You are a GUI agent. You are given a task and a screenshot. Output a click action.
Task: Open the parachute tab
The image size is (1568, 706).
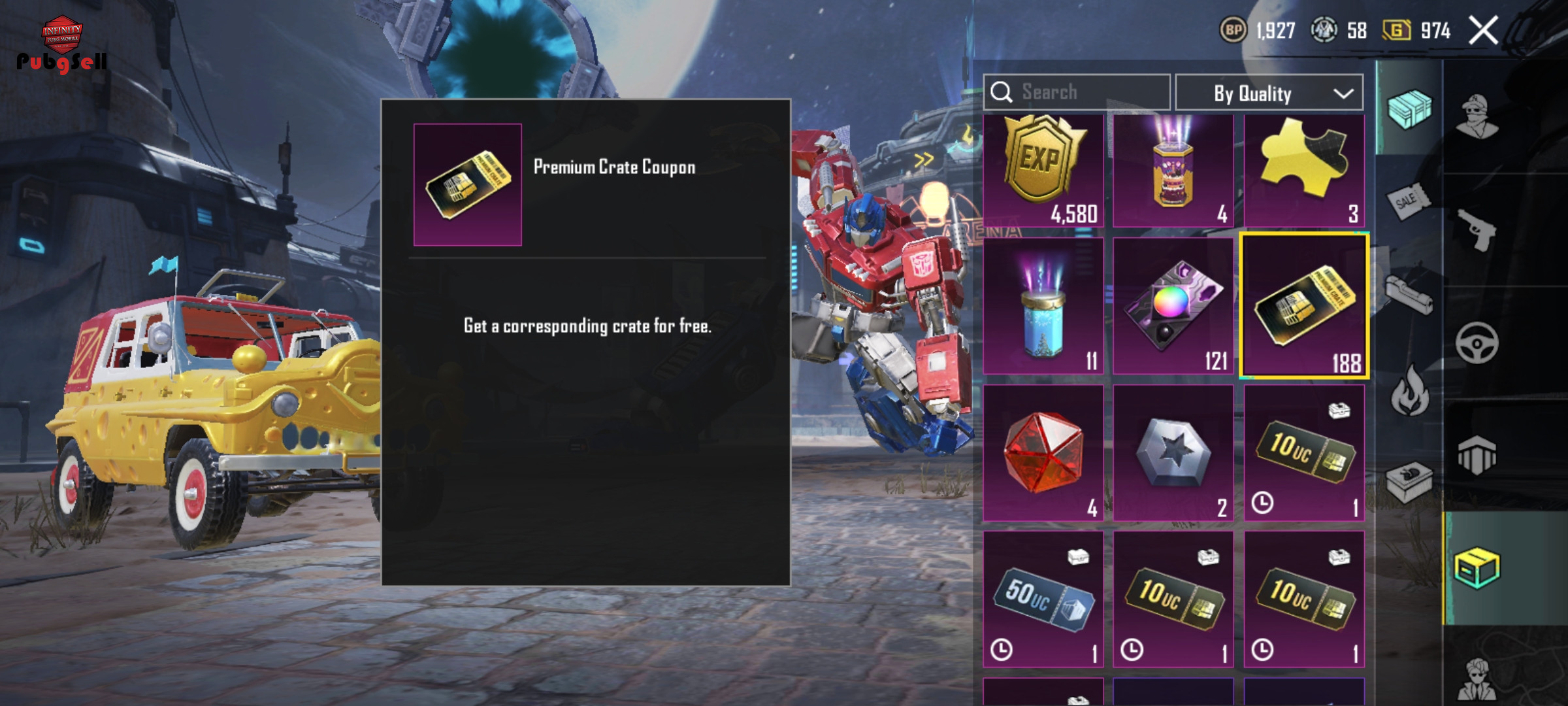(x=1477, y=455)
